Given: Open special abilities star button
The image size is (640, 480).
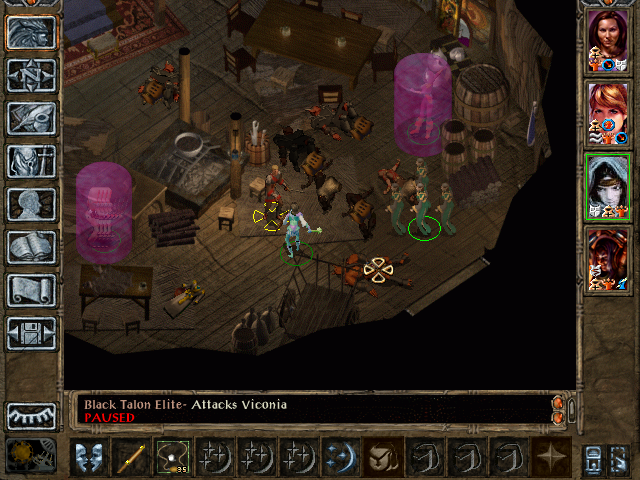Looking at the screenshot, I should click(x=551, y=457).
